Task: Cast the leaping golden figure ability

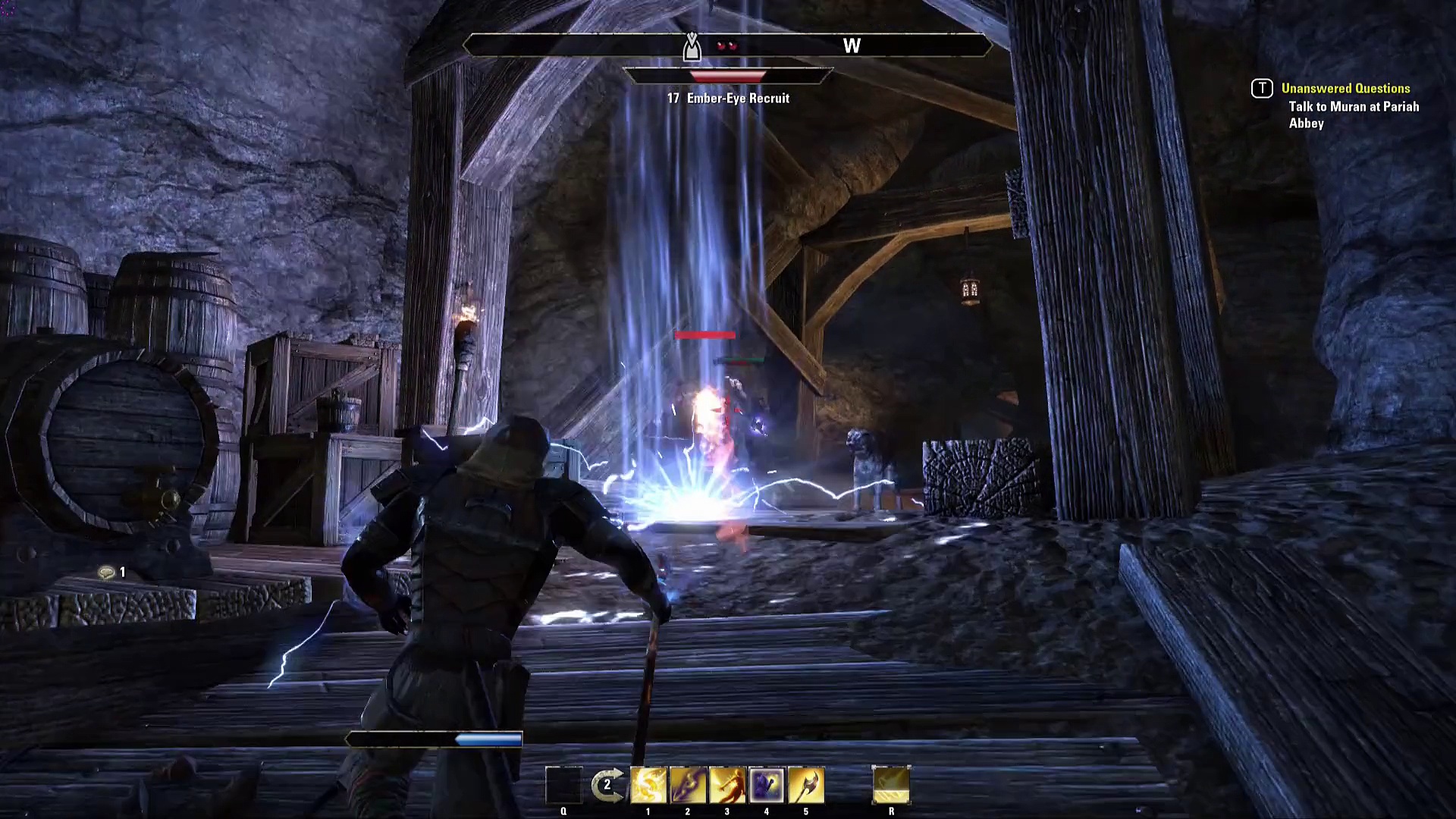Action: pyautogui.click(x=727, y=785)
